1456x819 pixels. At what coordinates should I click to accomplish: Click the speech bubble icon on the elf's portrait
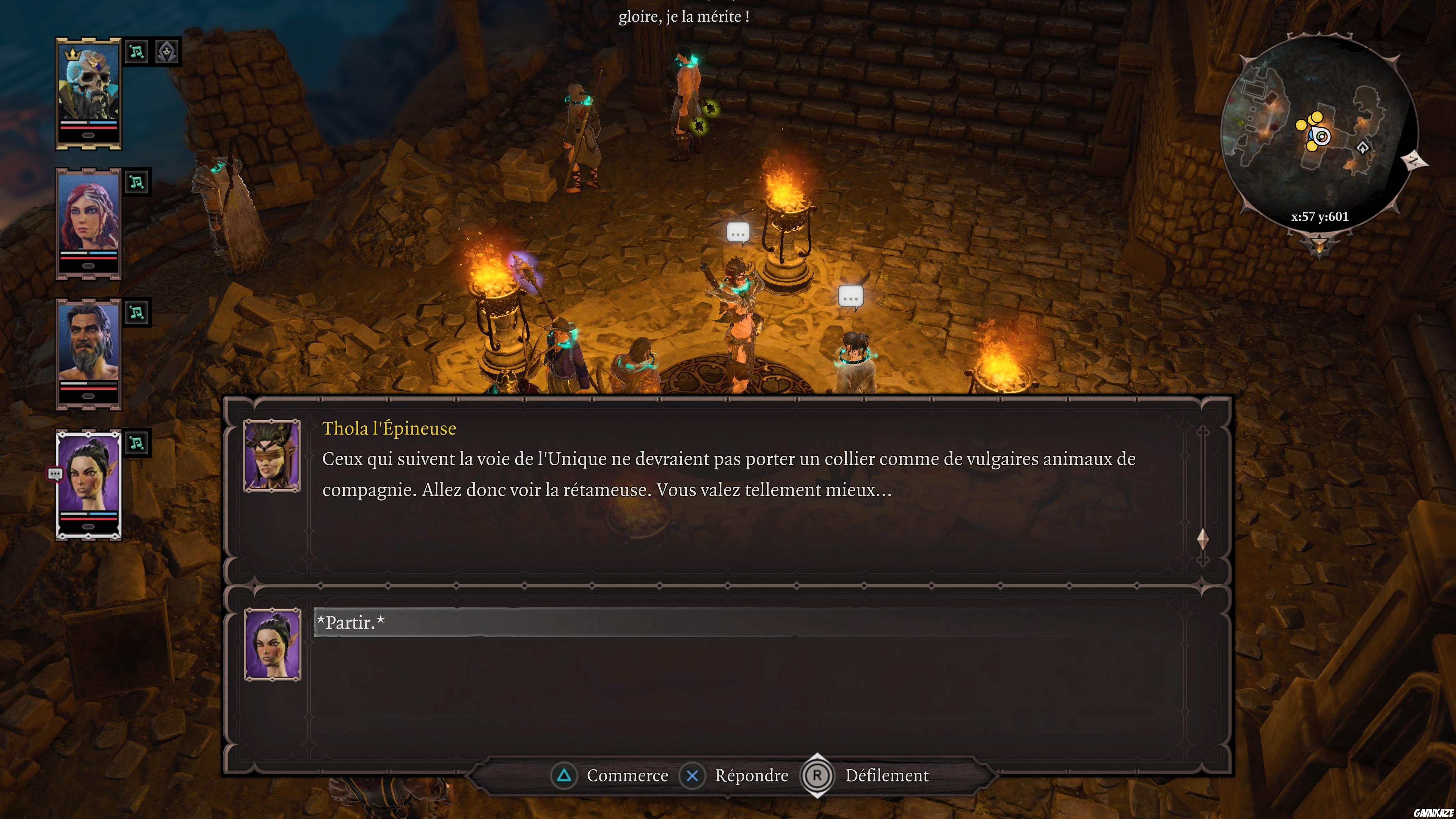pos(55,473)
